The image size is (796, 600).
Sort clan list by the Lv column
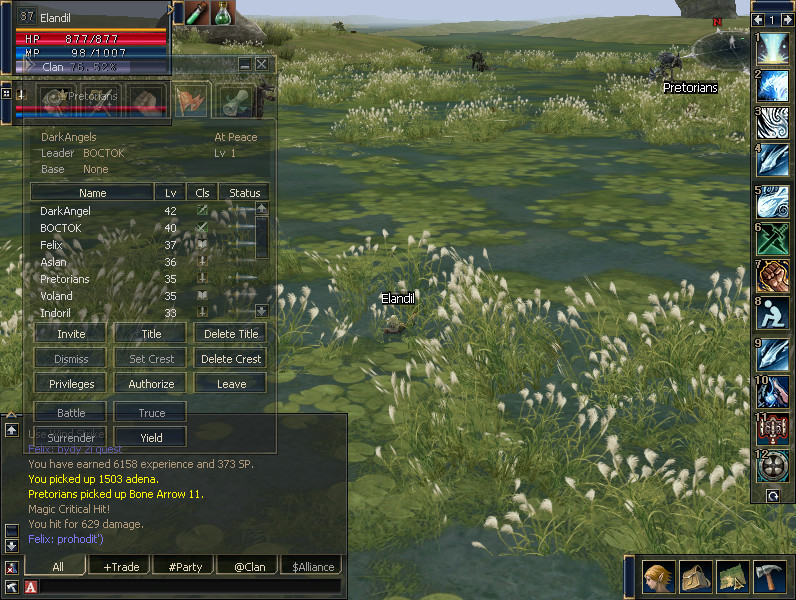[x=169, y=193]
